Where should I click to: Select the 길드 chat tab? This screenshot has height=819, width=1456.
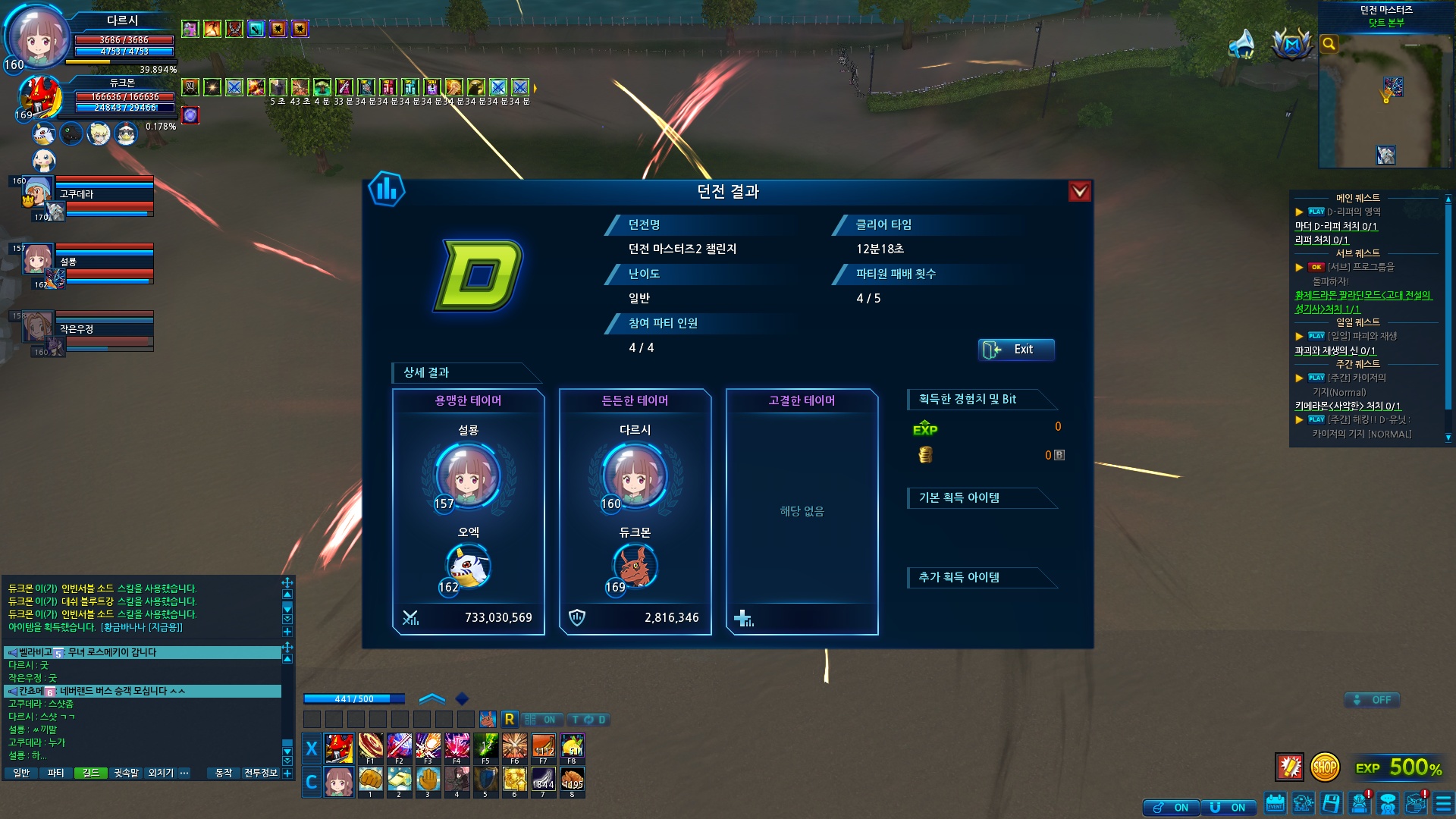[91, 773]
